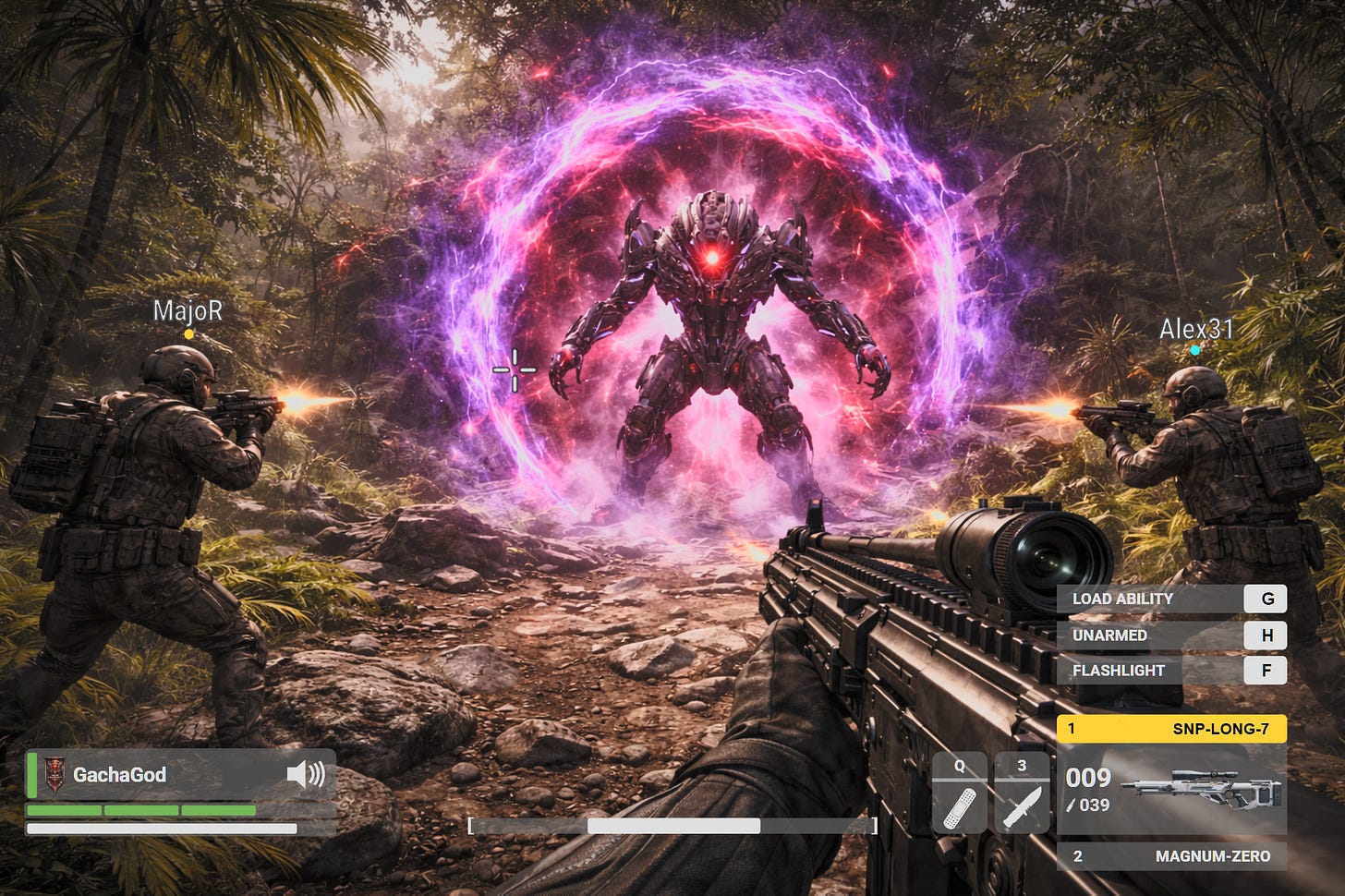1345x896 pixels.
Task: Switch to the MAGNUM-ZERO secondary weapon
Action: coord(1171,856)
